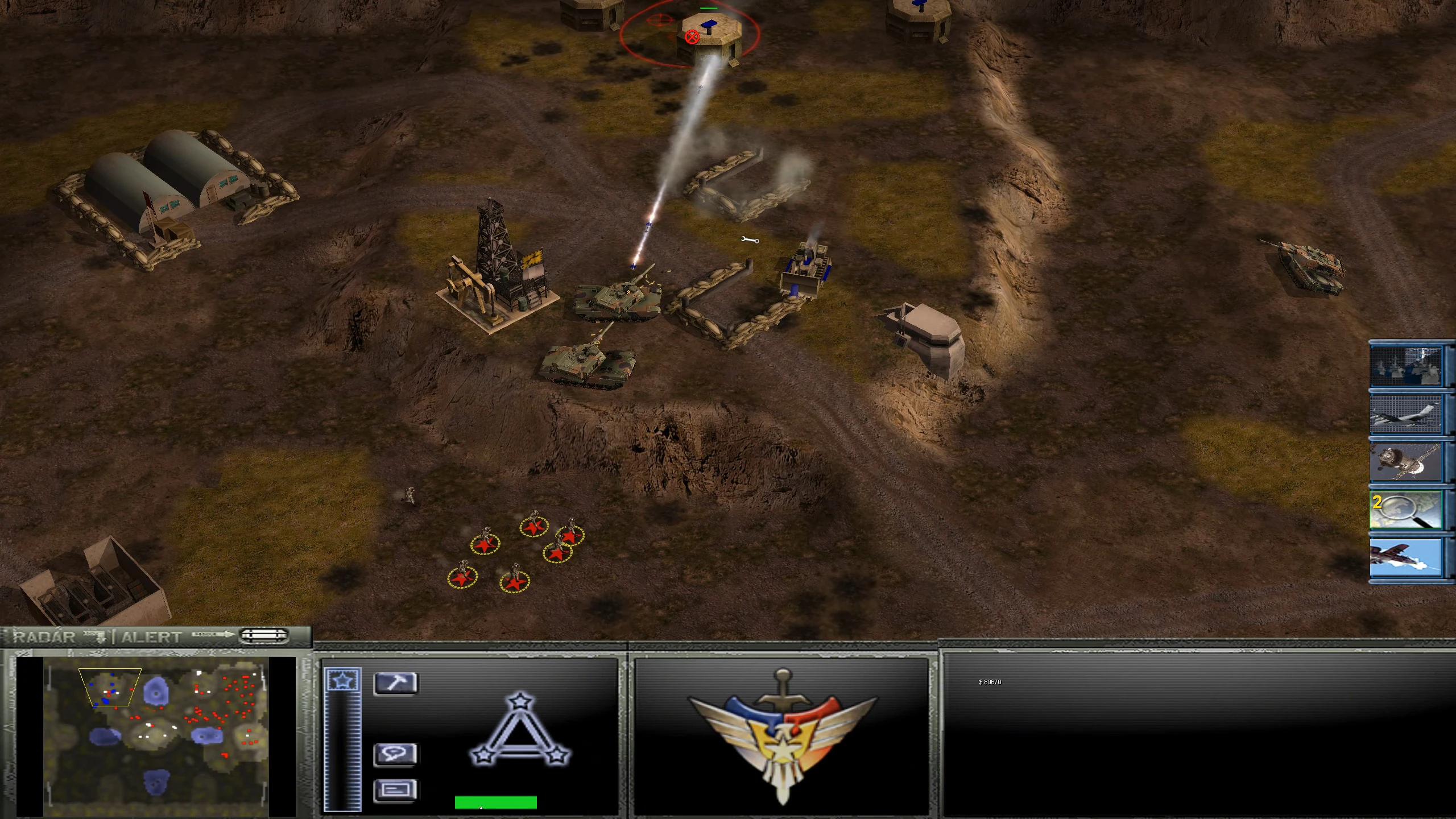Click the minimap to jump the camera
The height and width of the screenshot is (819, 1456).
[154, 734]
